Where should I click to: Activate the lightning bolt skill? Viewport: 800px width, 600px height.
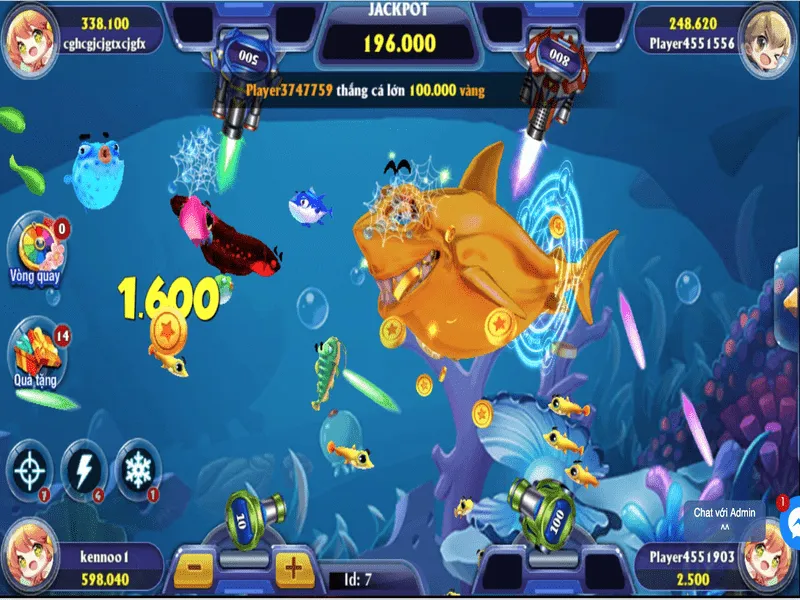point(83,467)
